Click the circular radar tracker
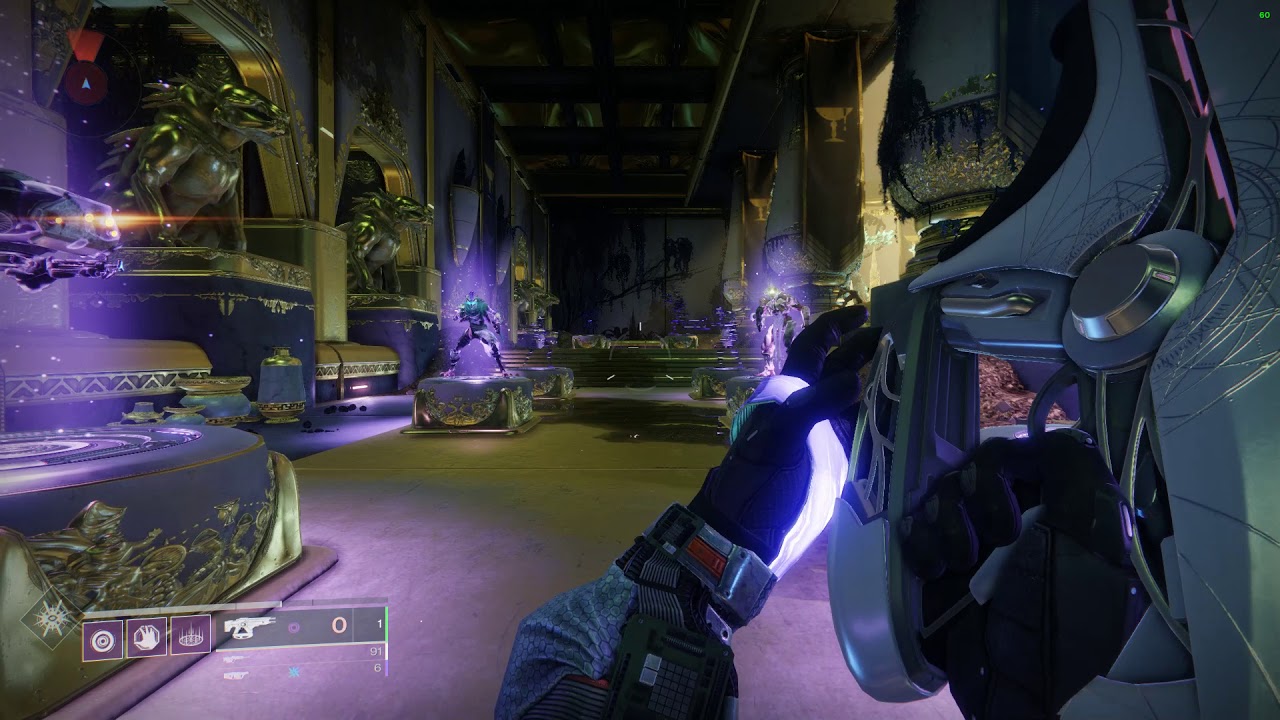Viewport: 1280px width, 720px height. pos(85,82)
